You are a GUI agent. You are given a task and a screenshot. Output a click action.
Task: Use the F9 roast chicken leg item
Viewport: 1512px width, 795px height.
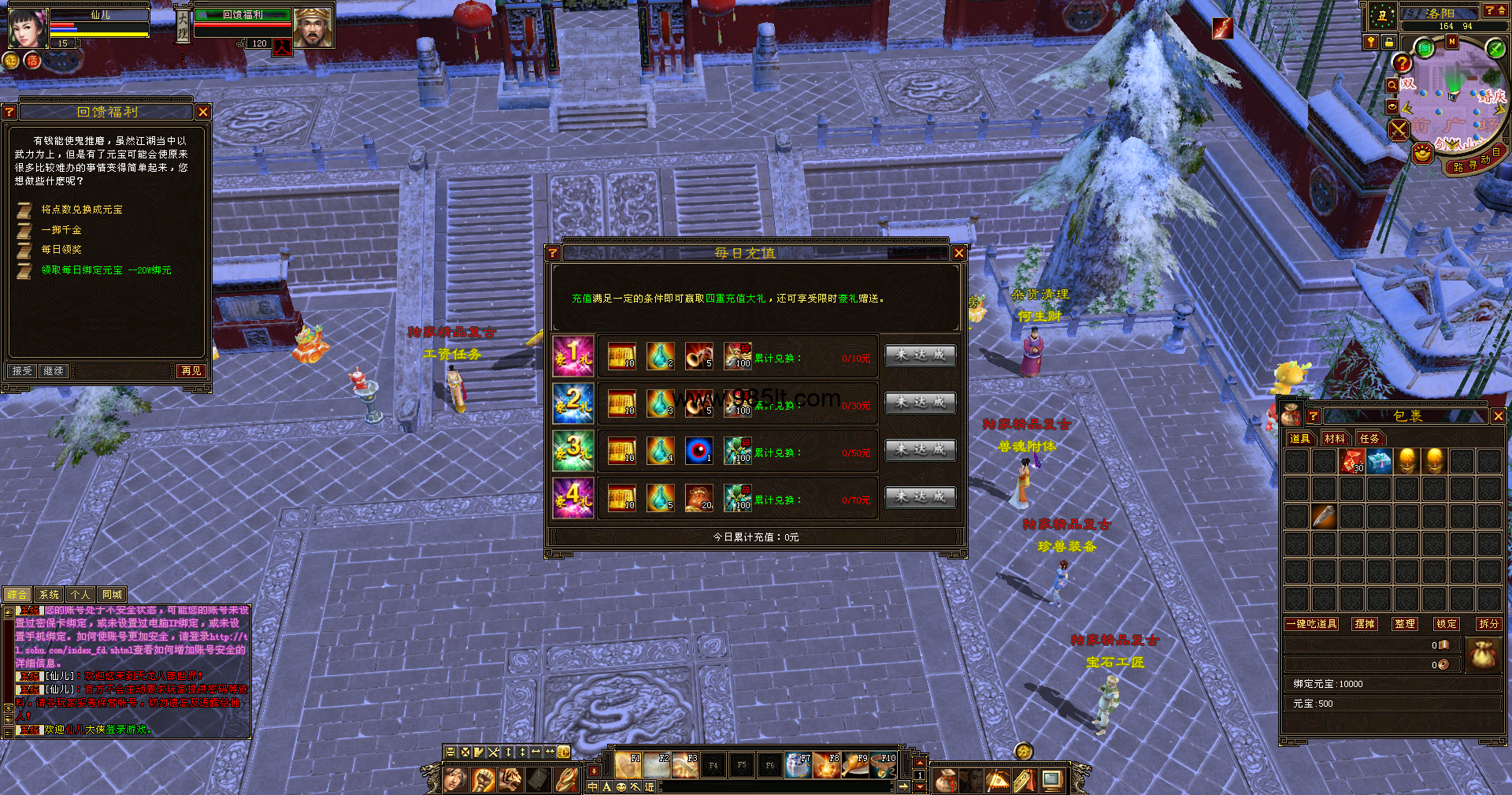click(x=855, y=765)
